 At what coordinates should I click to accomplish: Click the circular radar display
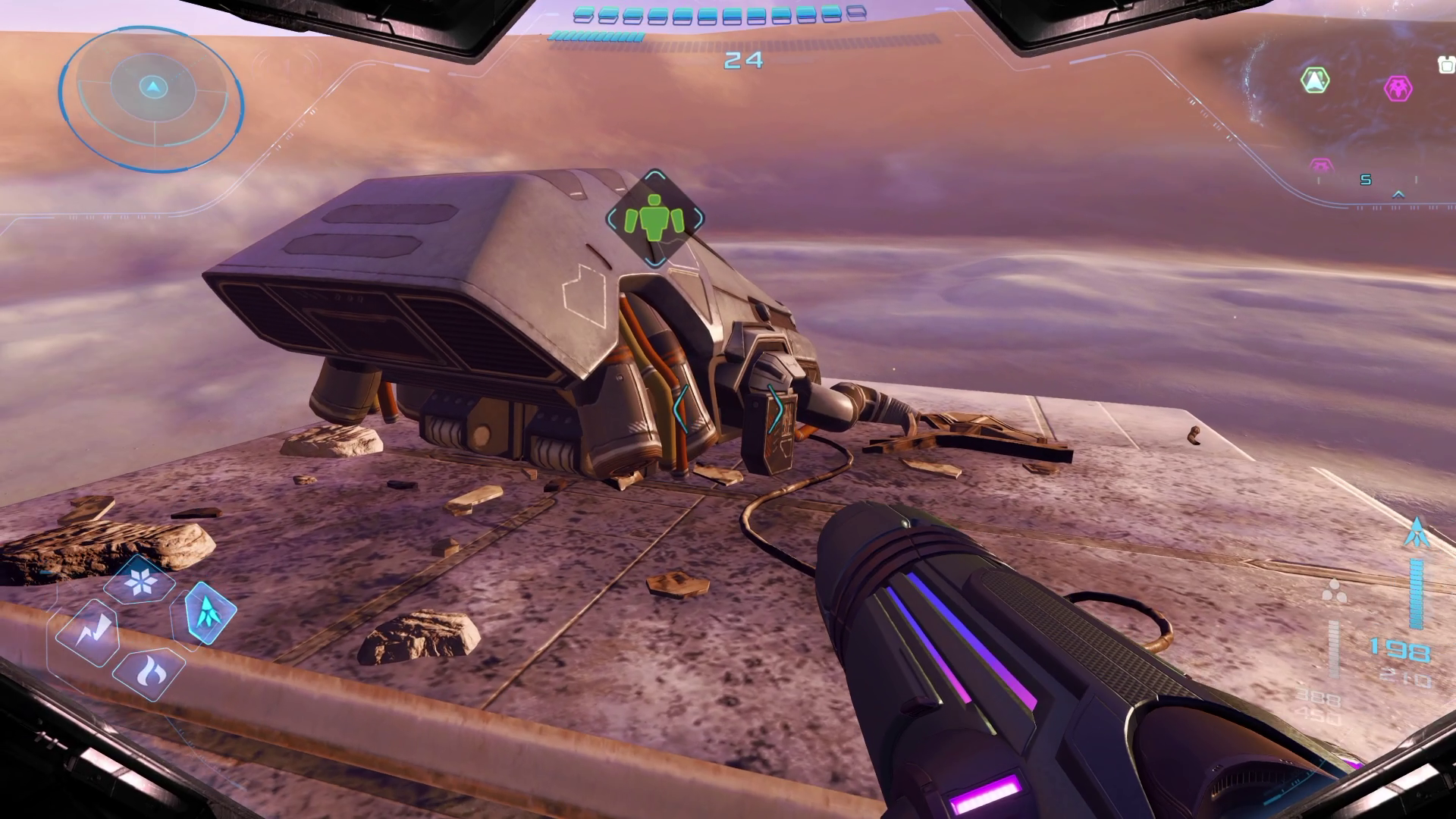click(x=152, y=98)
